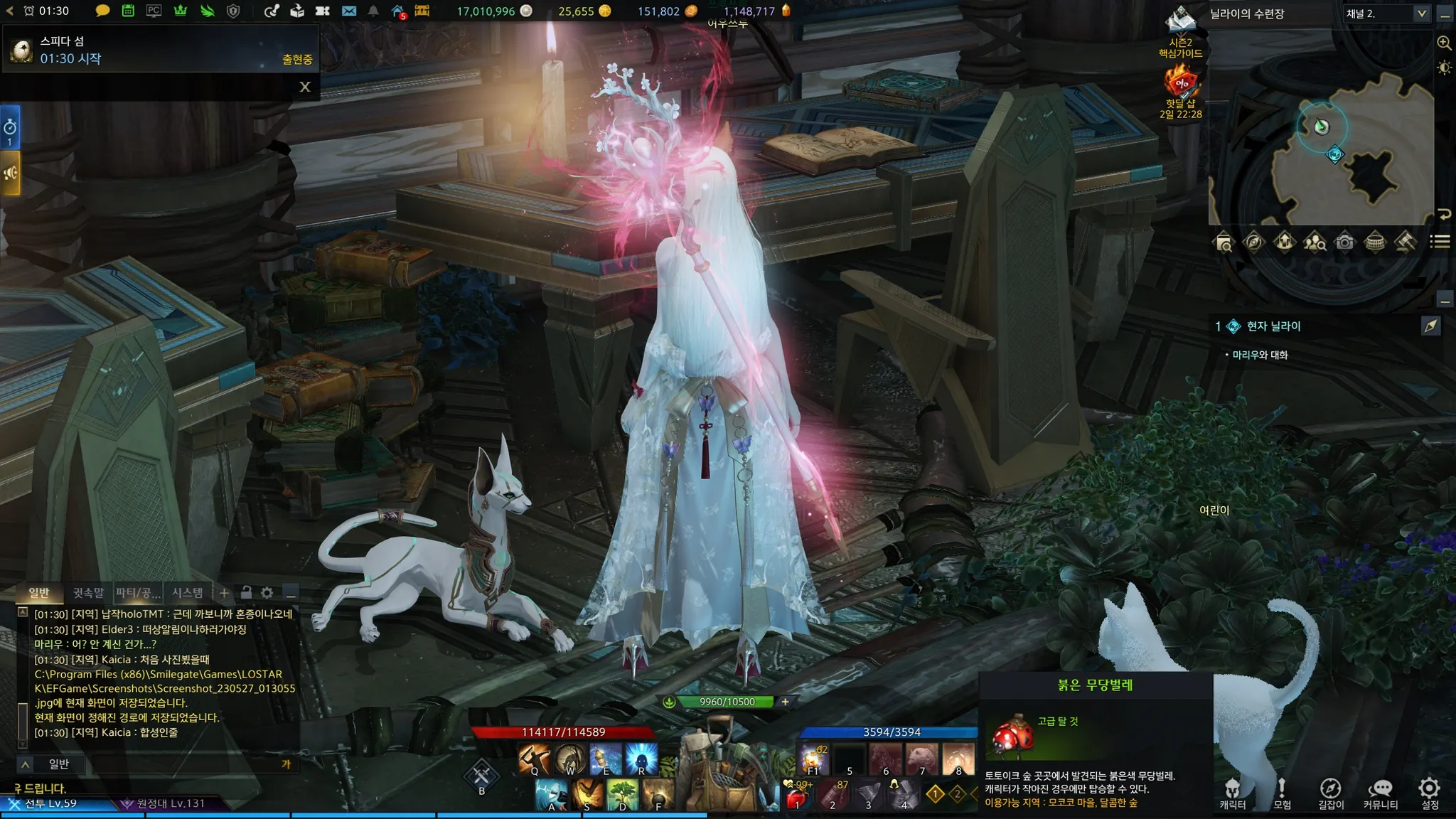Viewport: 1456px width, 819px height.
Task: Open the auction house gavel icon
Action: [1405, 242]
